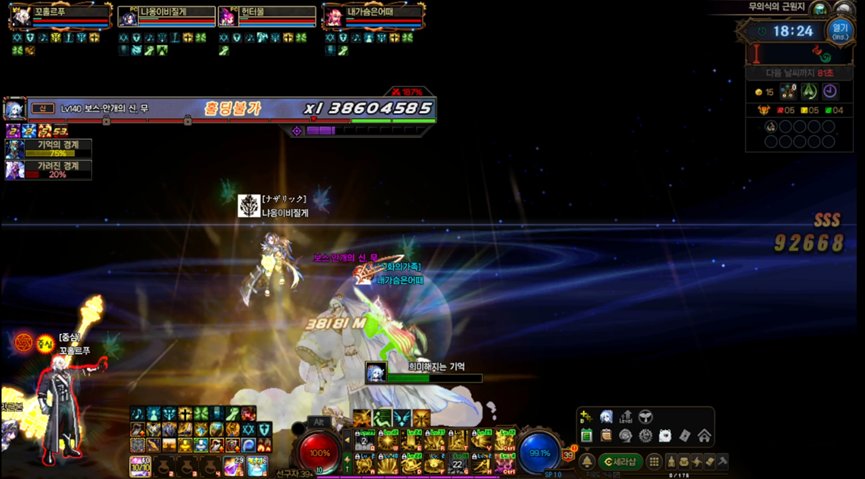865x479 pixels.
Task: Click the blue MP orb showing 99.1%
Action: click(x=540, y=452)
